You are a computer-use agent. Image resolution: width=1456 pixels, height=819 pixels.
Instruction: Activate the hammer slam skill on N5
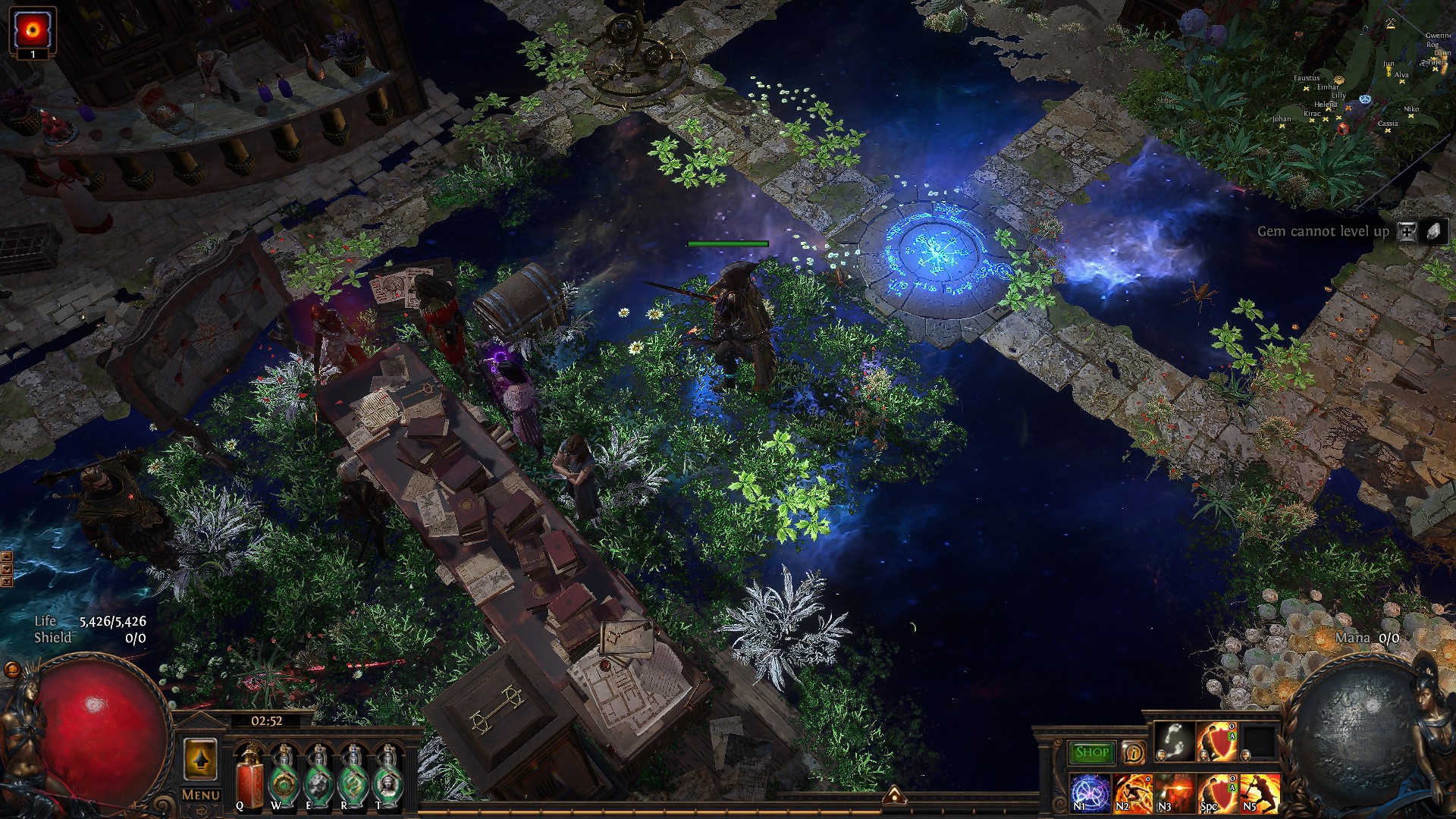[x=1260, y=793]
